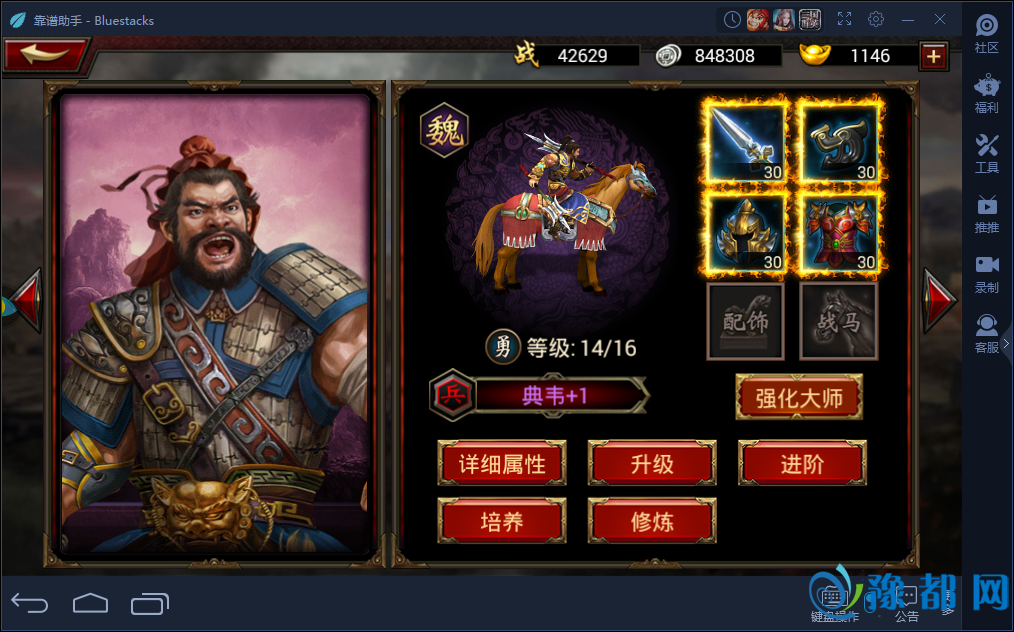Add gold ingots with the plus button

[934, 56]
